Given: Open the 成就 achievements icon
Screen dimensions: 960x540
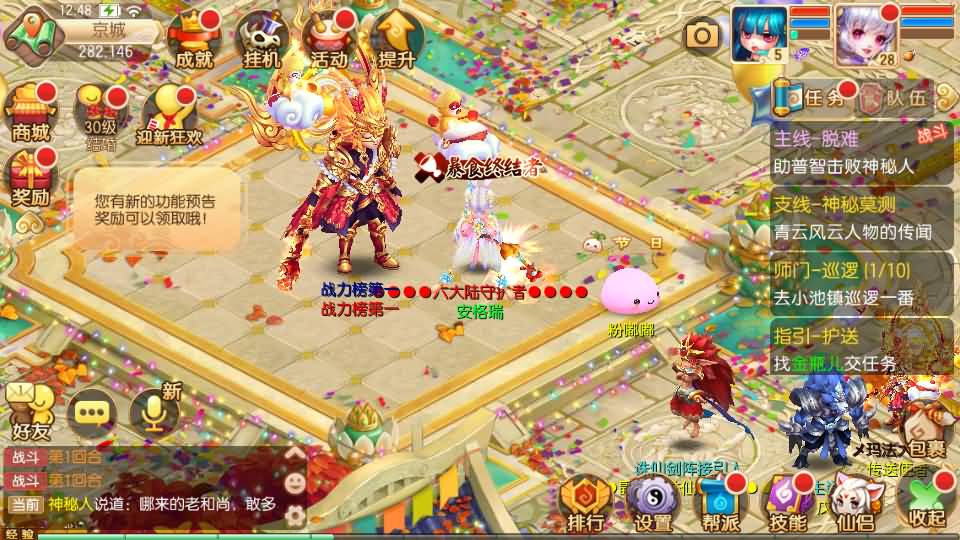Looking at the screenshot, I should 194,42.
